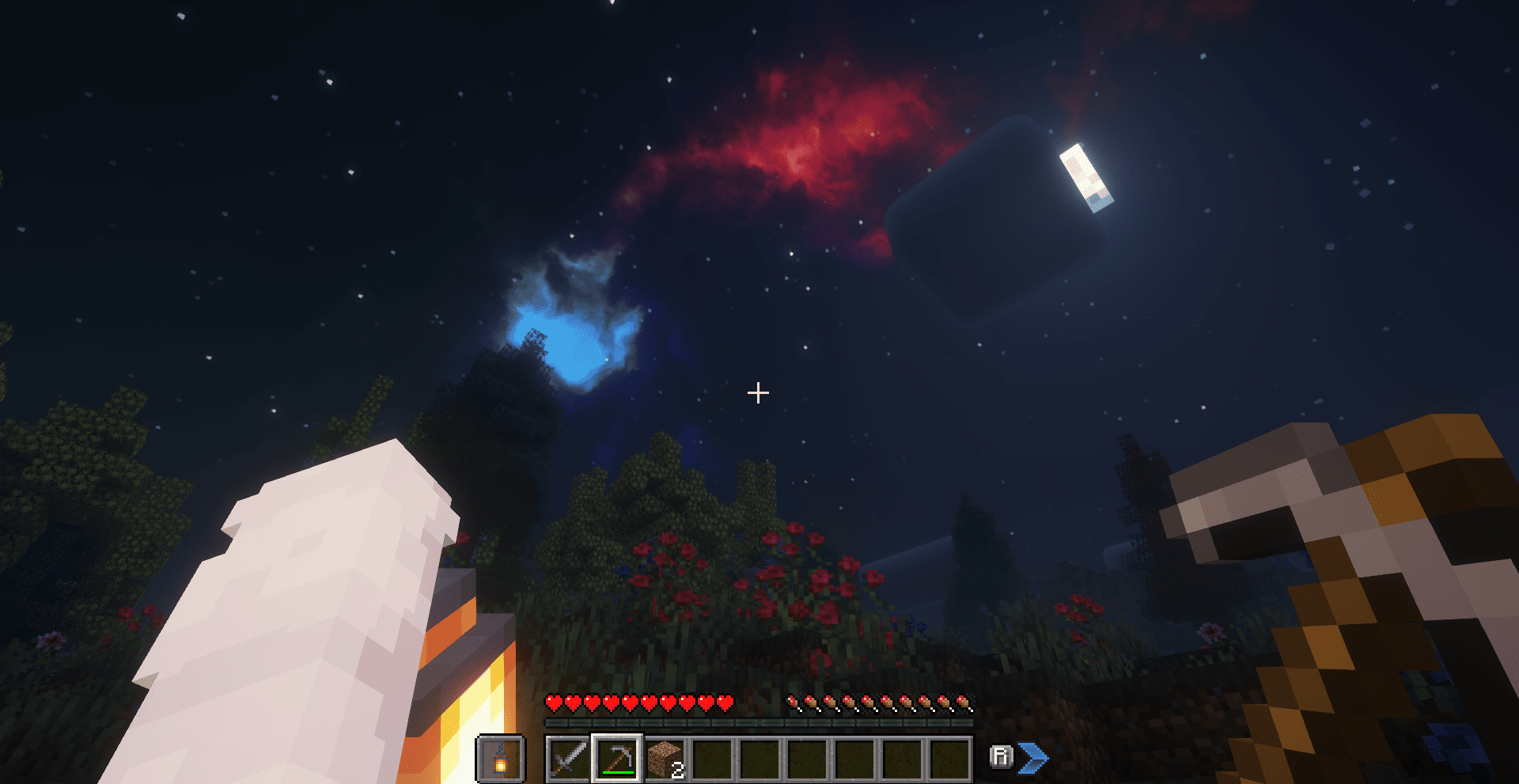Image resolution: width=1519 pixels, height=784 pixels.
Task: Select the pickaxe in hotbar slot two
Action: [616, 758]
